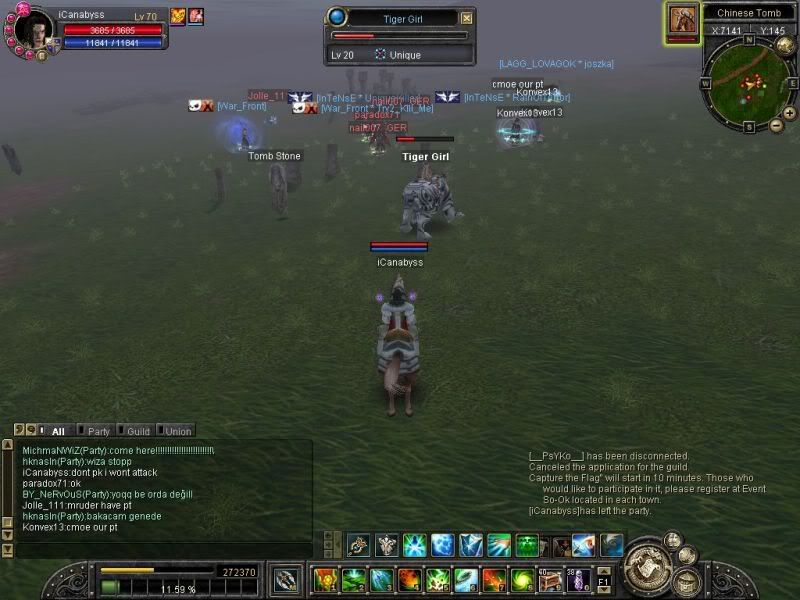Select the blue orb skill on upper hotbar

pyautogui.click(x=442, y=545)
